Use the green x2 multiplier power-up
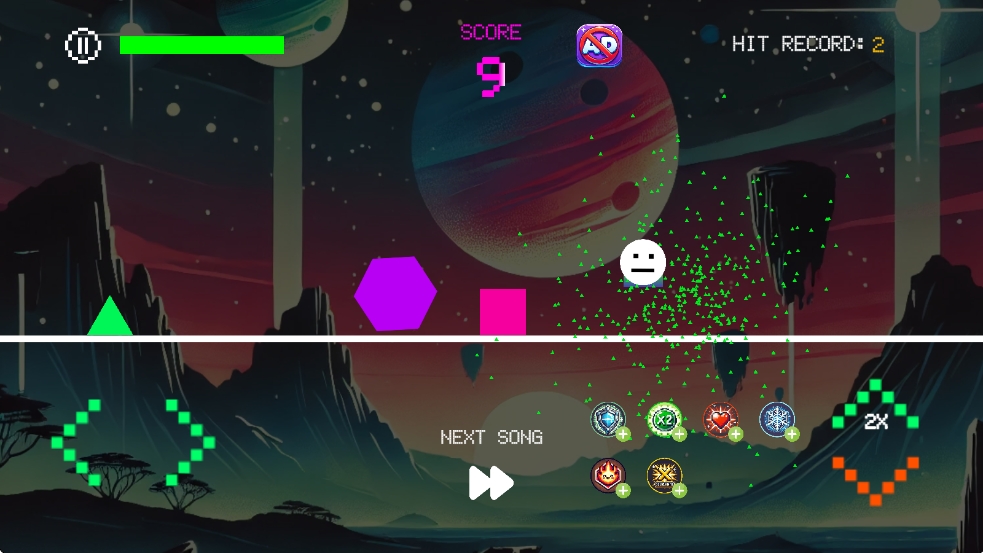The width and height of the screenshot is (983, 553). [663, 420]
